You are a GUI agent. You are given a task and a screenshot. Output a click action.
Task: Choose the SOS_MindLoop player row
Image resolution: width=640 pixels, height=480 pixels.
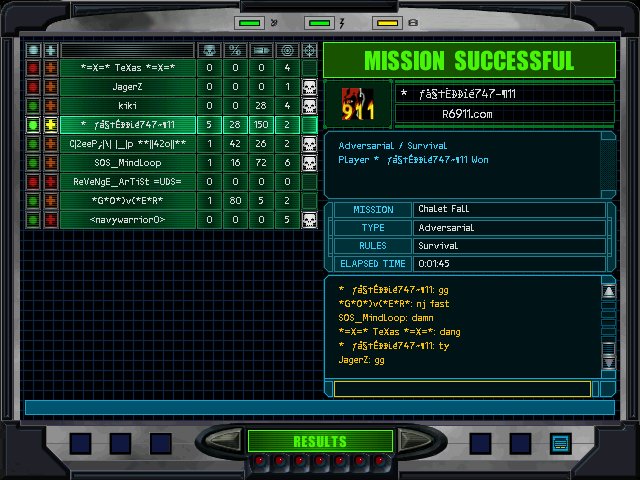pyautogui.click(x=127, y=163)
